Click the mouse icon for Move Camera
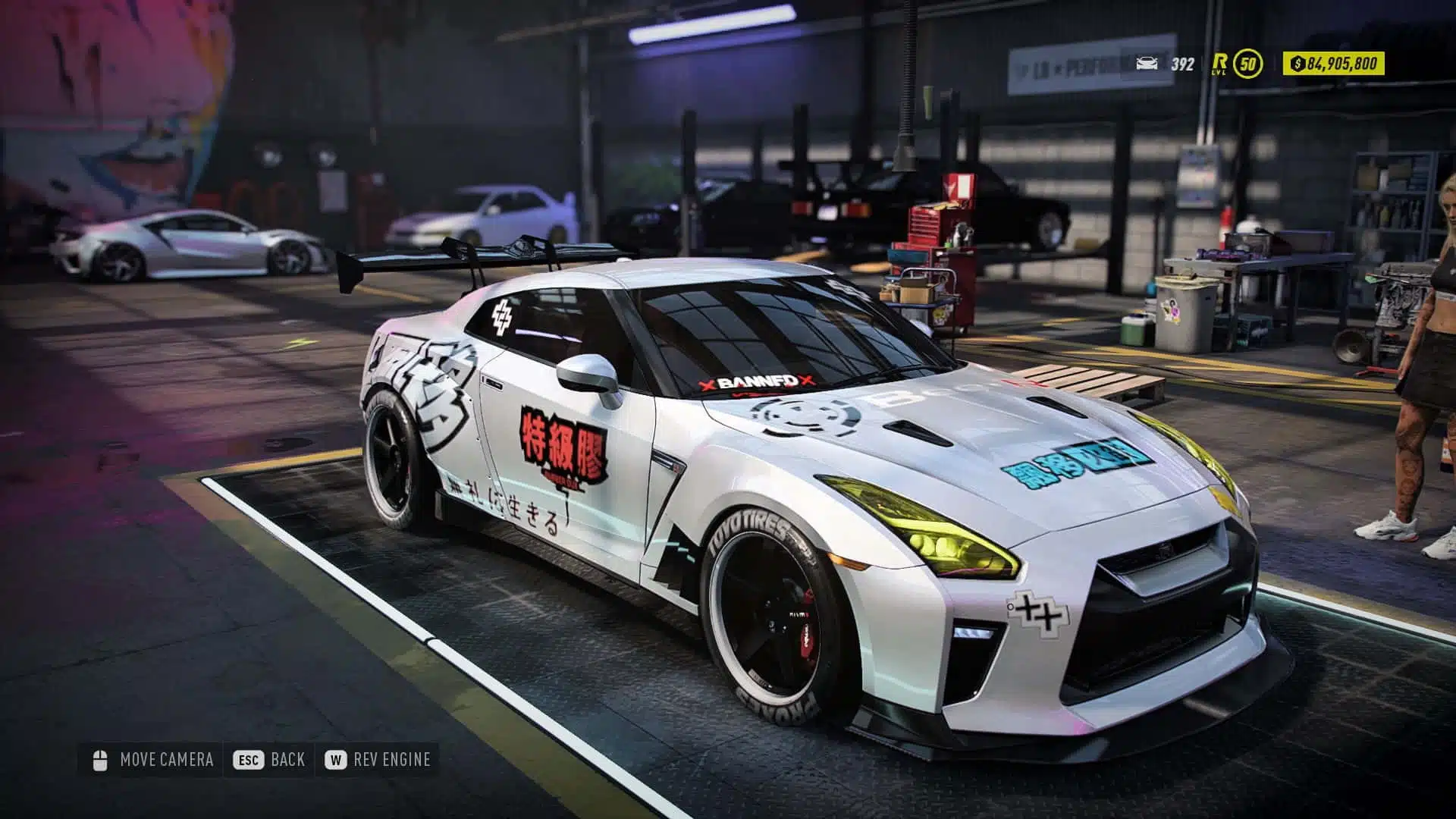Viewport: 1456px width, 819px height. point(101,760)
